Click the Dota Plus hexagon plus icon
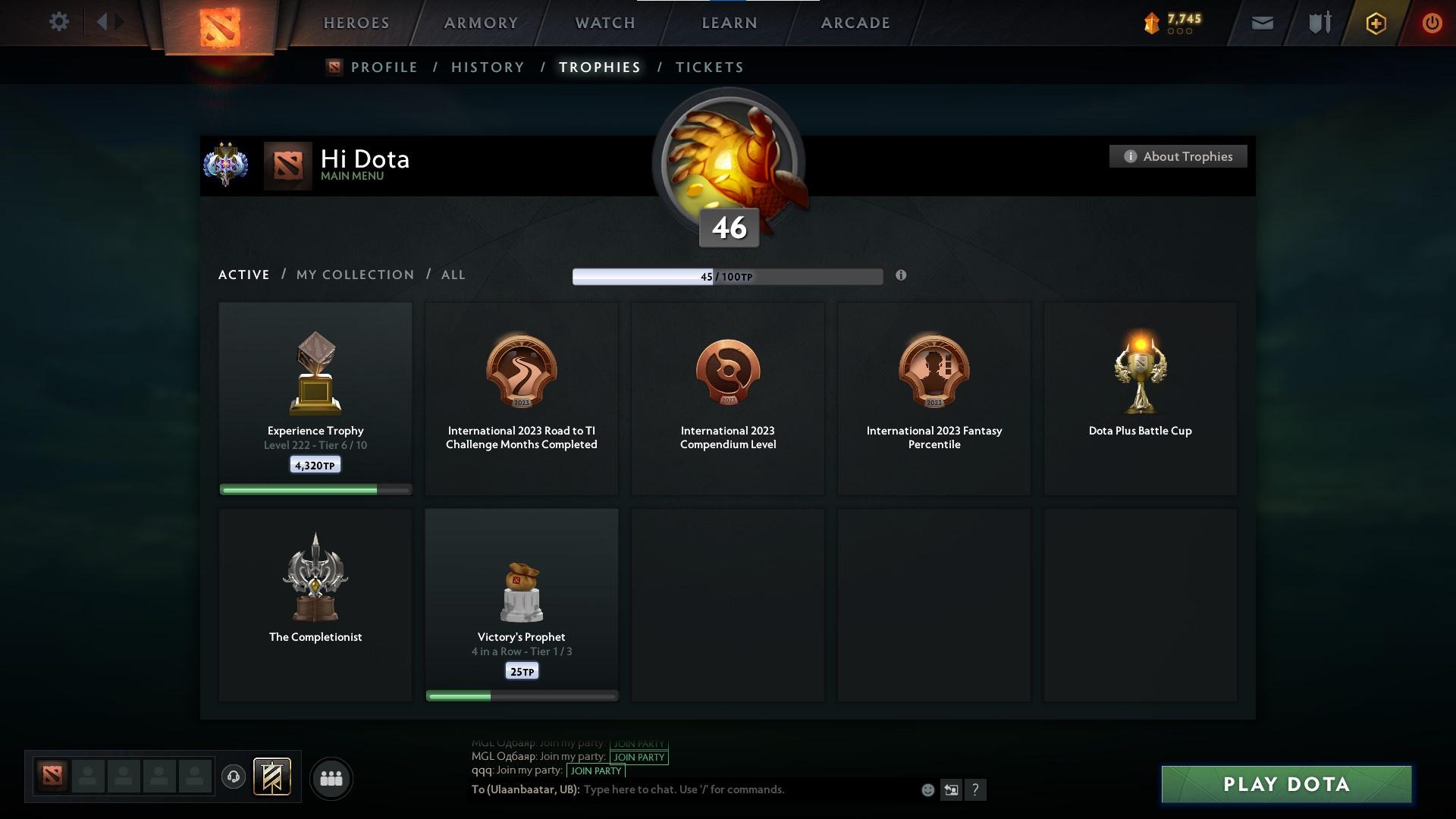This screenshot has width=1456, height=819. coord(1375,23)
